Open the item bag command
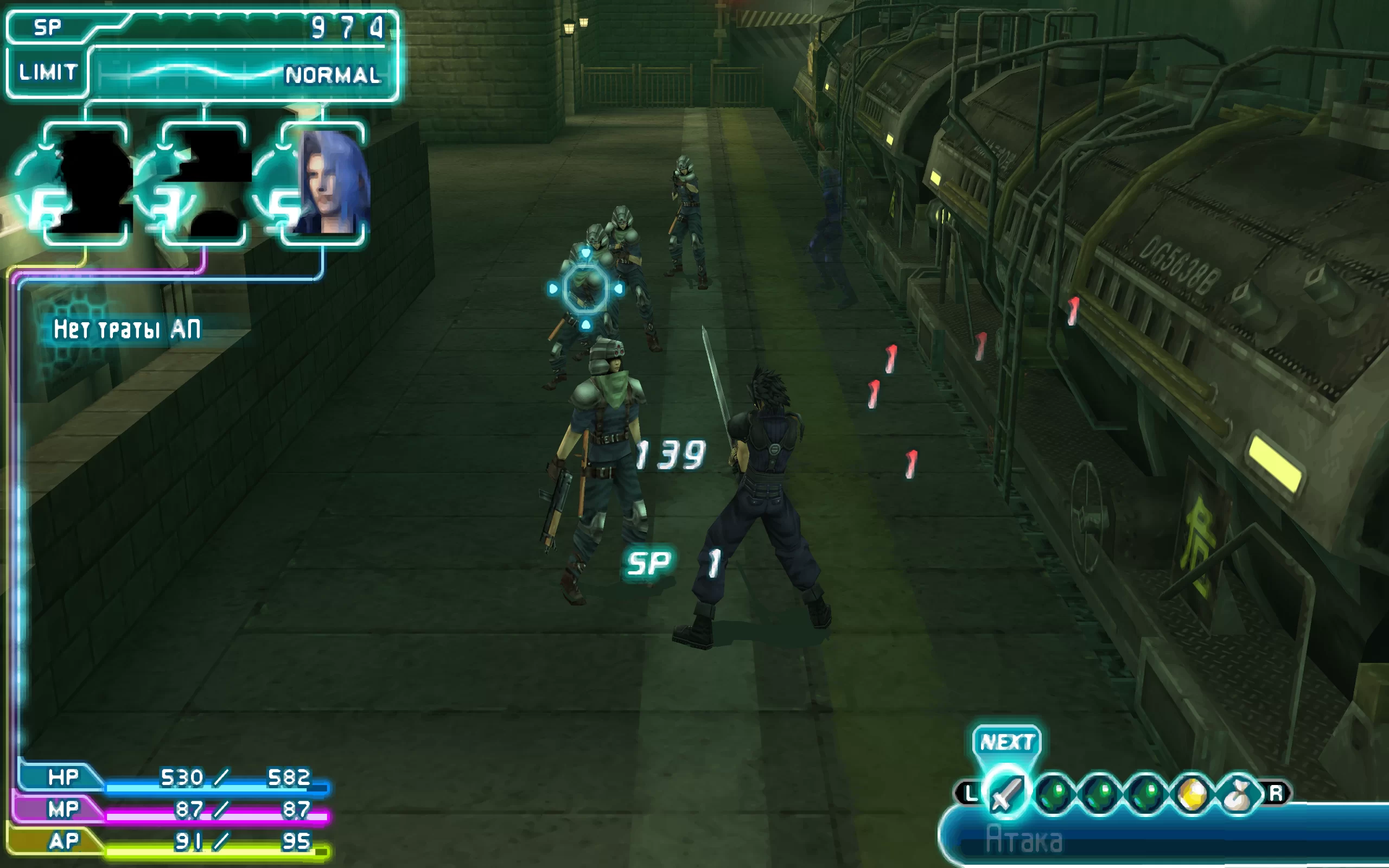 [1238, 795]
